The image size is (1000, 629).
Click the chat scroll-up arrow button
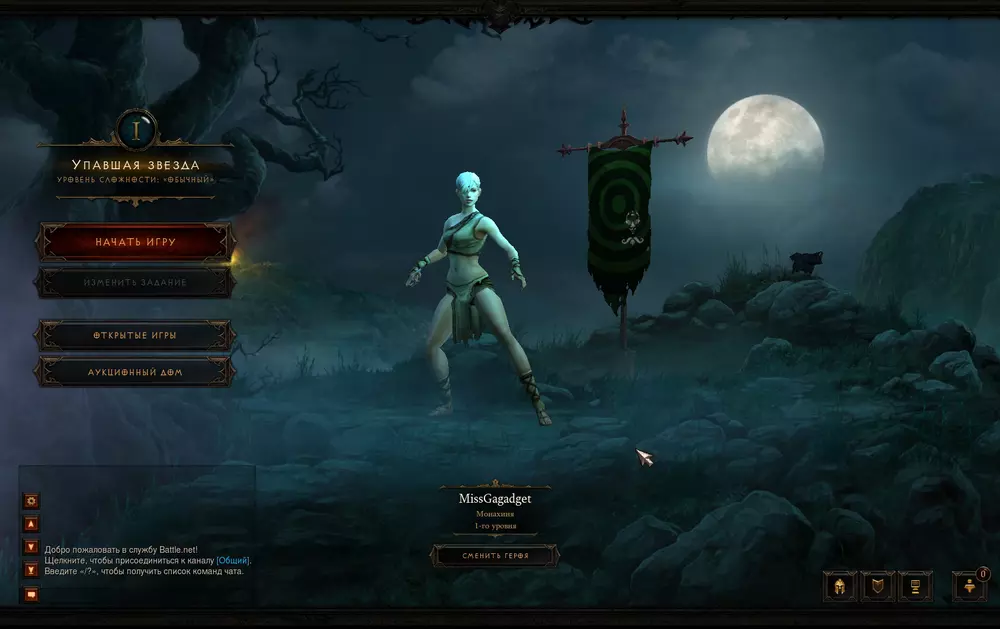click(x=31, y=523)
